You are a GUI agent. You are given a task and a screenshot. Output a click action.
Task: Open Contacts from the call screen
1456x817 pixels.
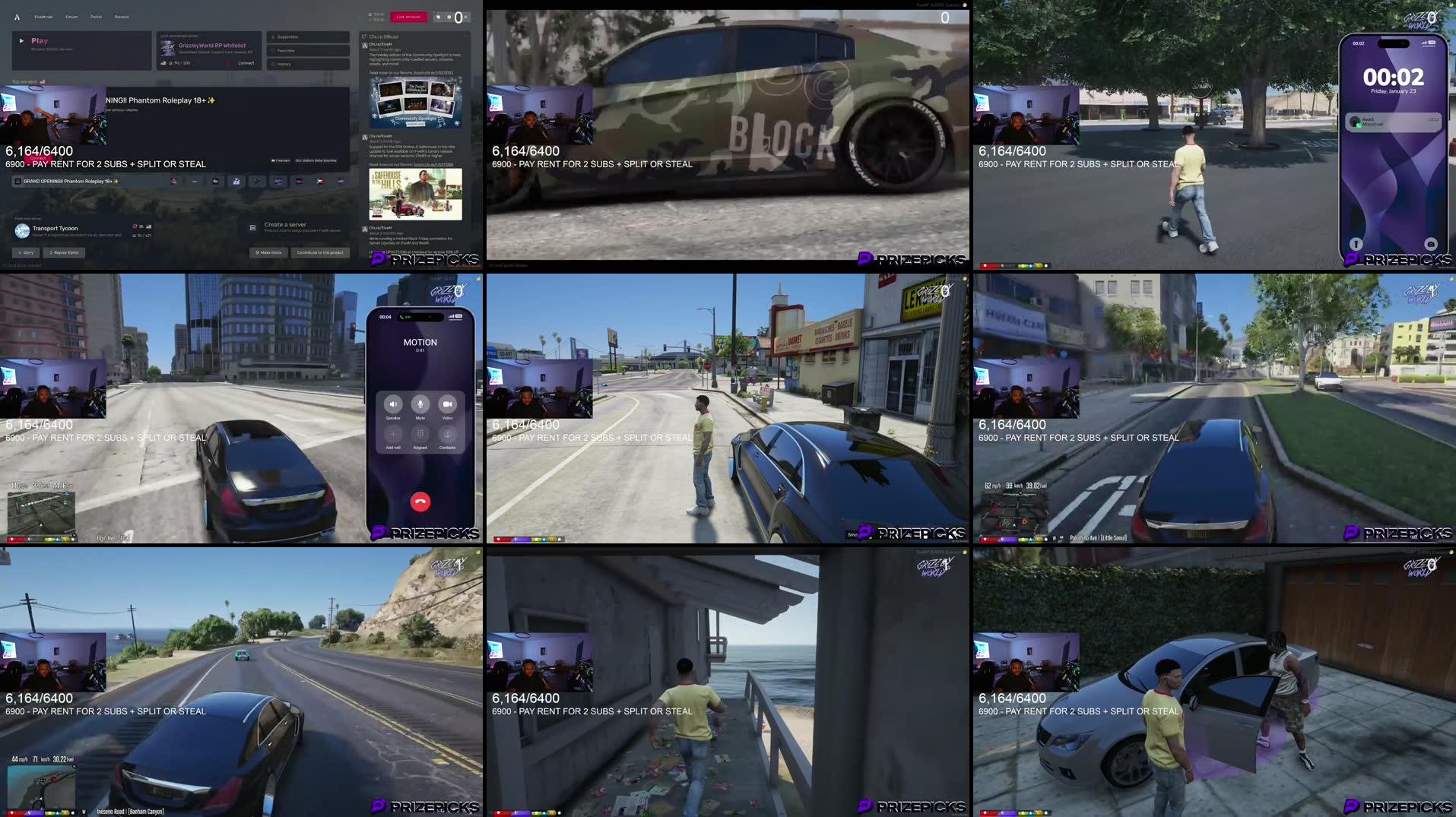coord(447,434)
